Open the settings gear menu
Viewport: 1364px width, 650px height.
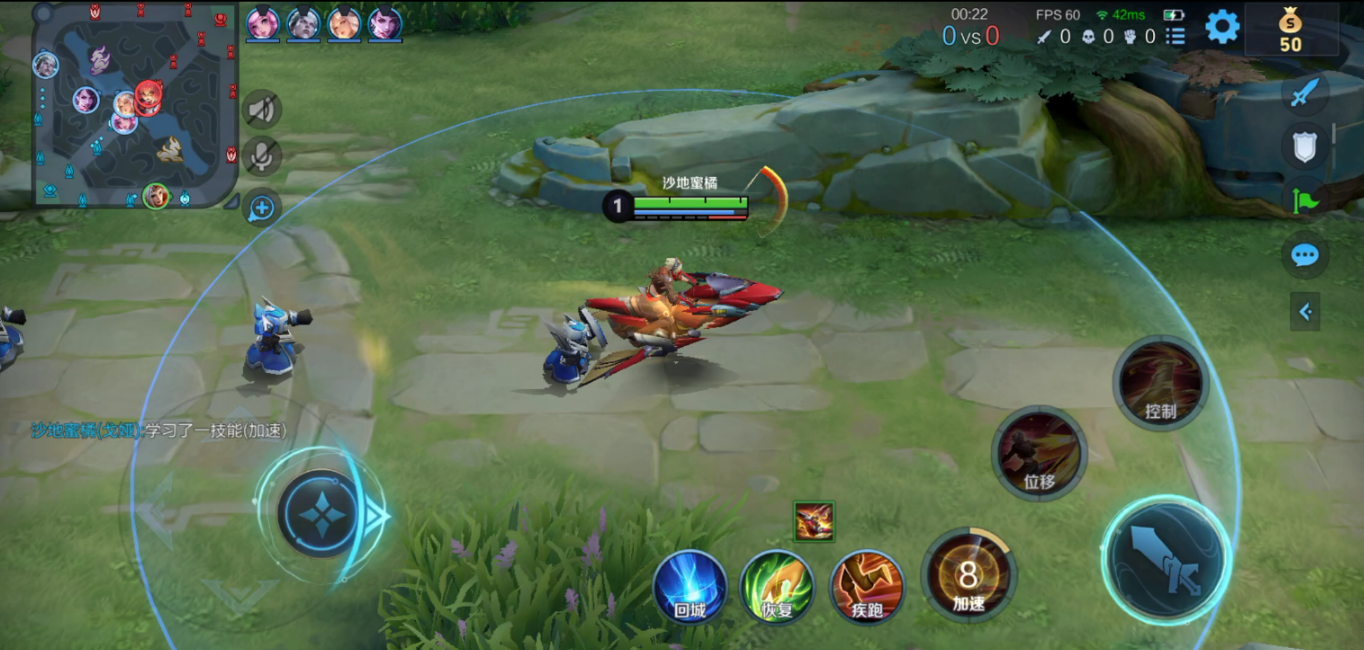tap(1222, 27)
